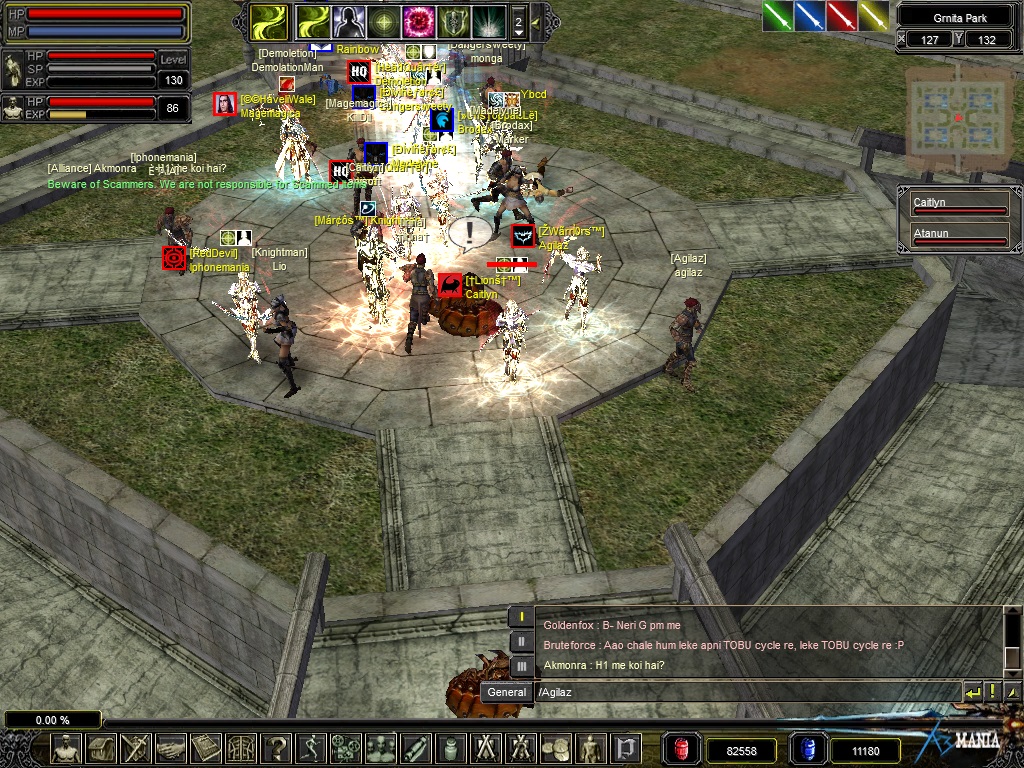Image resolution: width=1024 pixels, height=768 pixels.
Task: Select the yellow sword icon
Action: point(874,16)
